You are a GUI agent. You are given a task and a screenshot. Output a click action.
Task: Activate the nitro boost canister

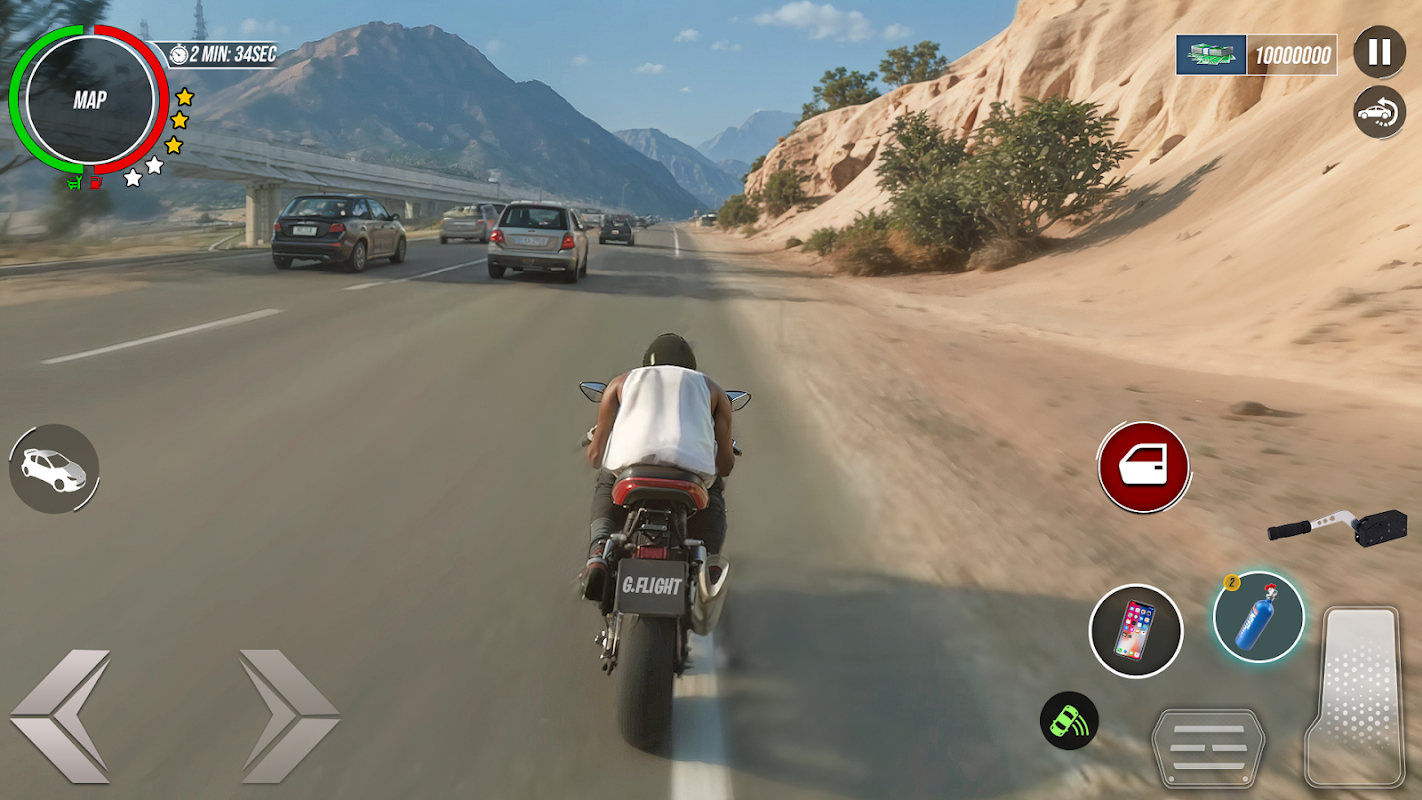point(1258,617)
